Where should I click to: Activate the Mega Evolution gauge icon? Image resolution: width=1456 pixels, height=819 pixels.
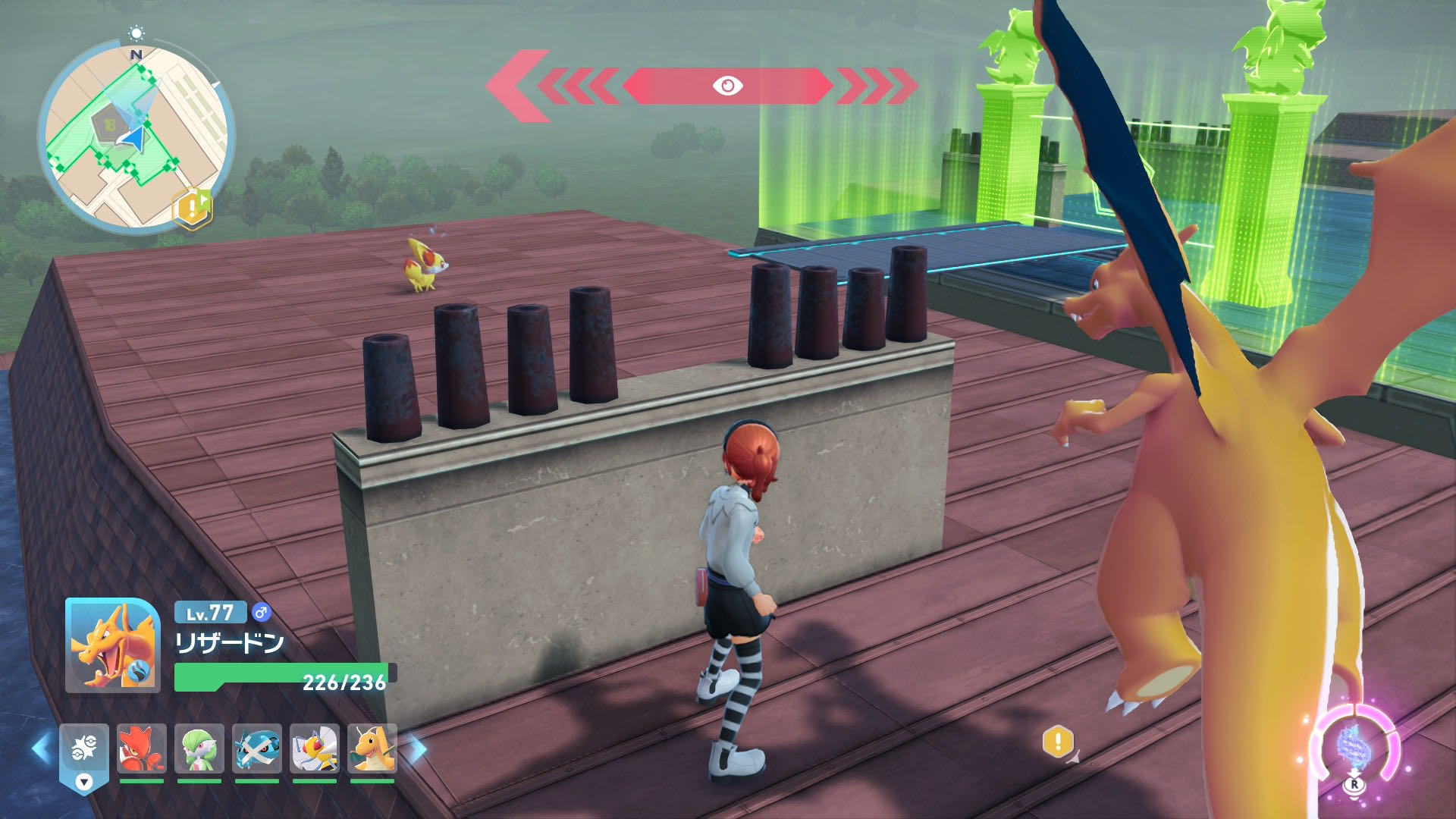1354,747
